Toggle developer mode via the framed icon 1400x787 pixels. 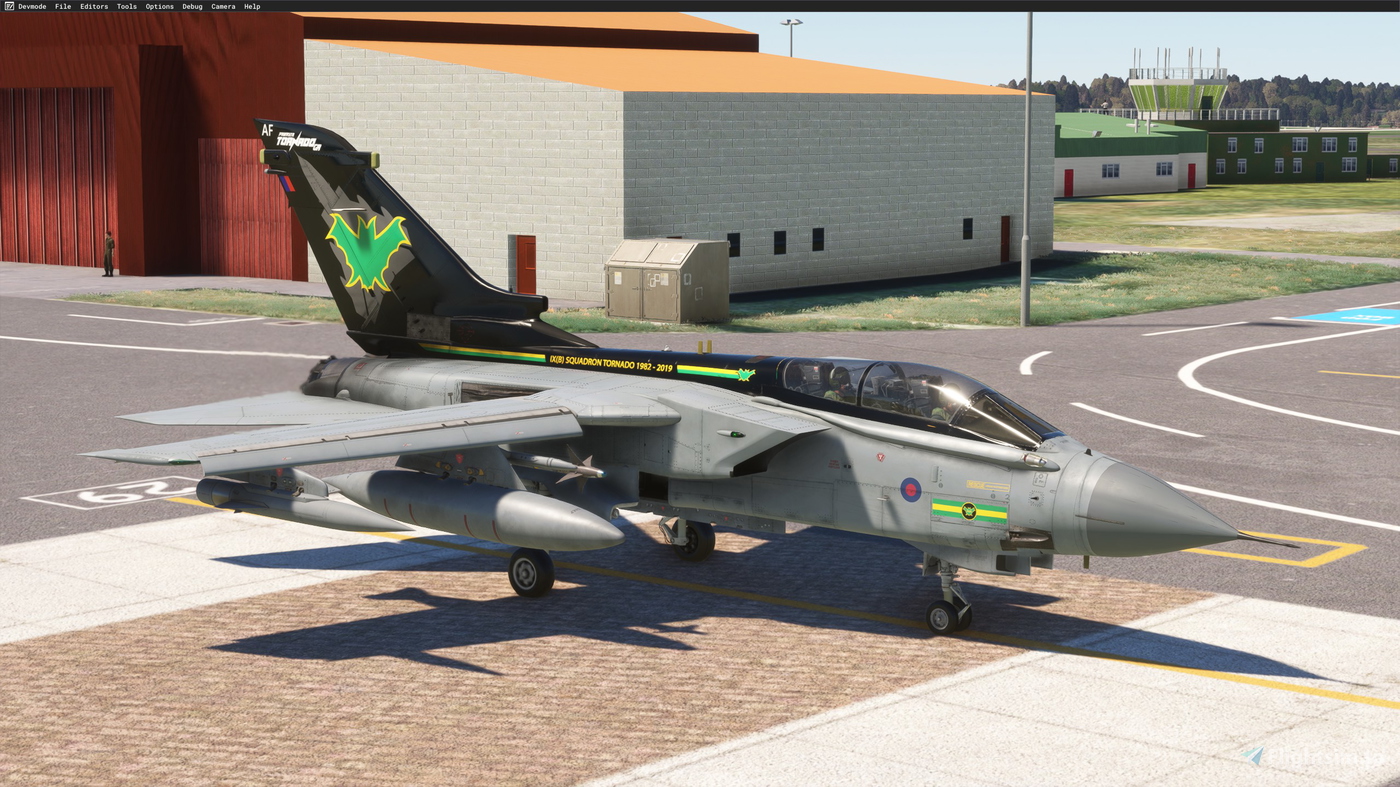(x=7, y=4)
